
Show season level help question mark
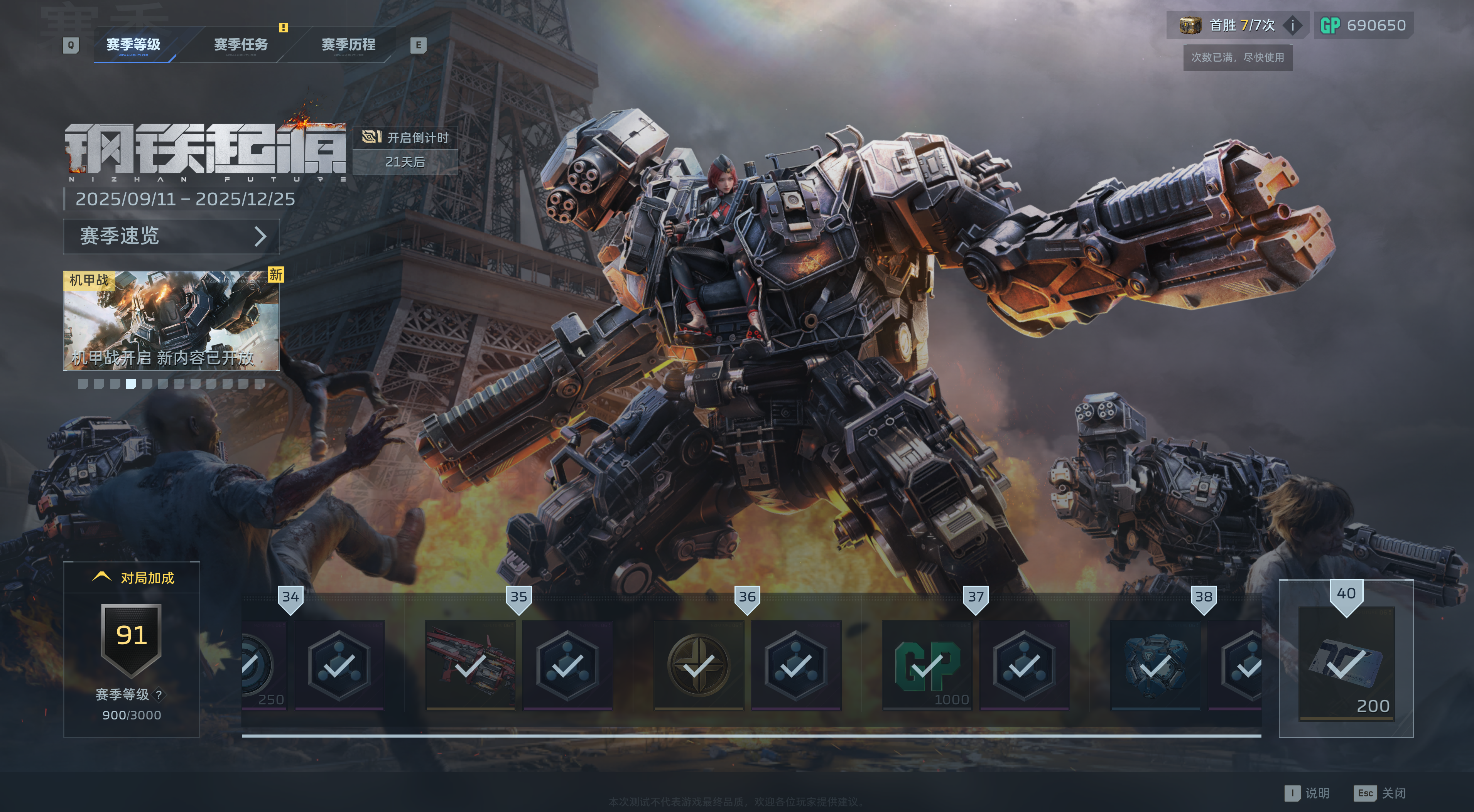[x=159, y=695]
